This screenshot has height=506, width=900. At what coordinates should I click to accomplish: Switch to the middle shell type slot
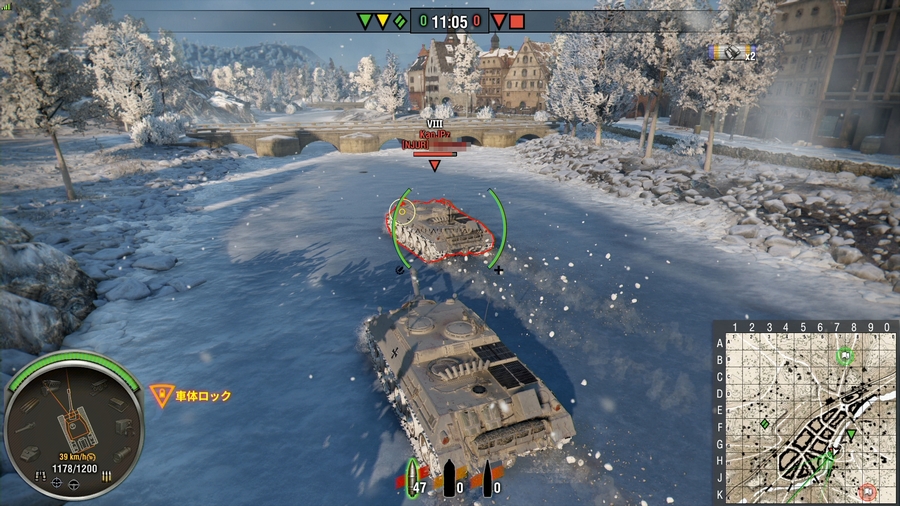click(450, 479)
